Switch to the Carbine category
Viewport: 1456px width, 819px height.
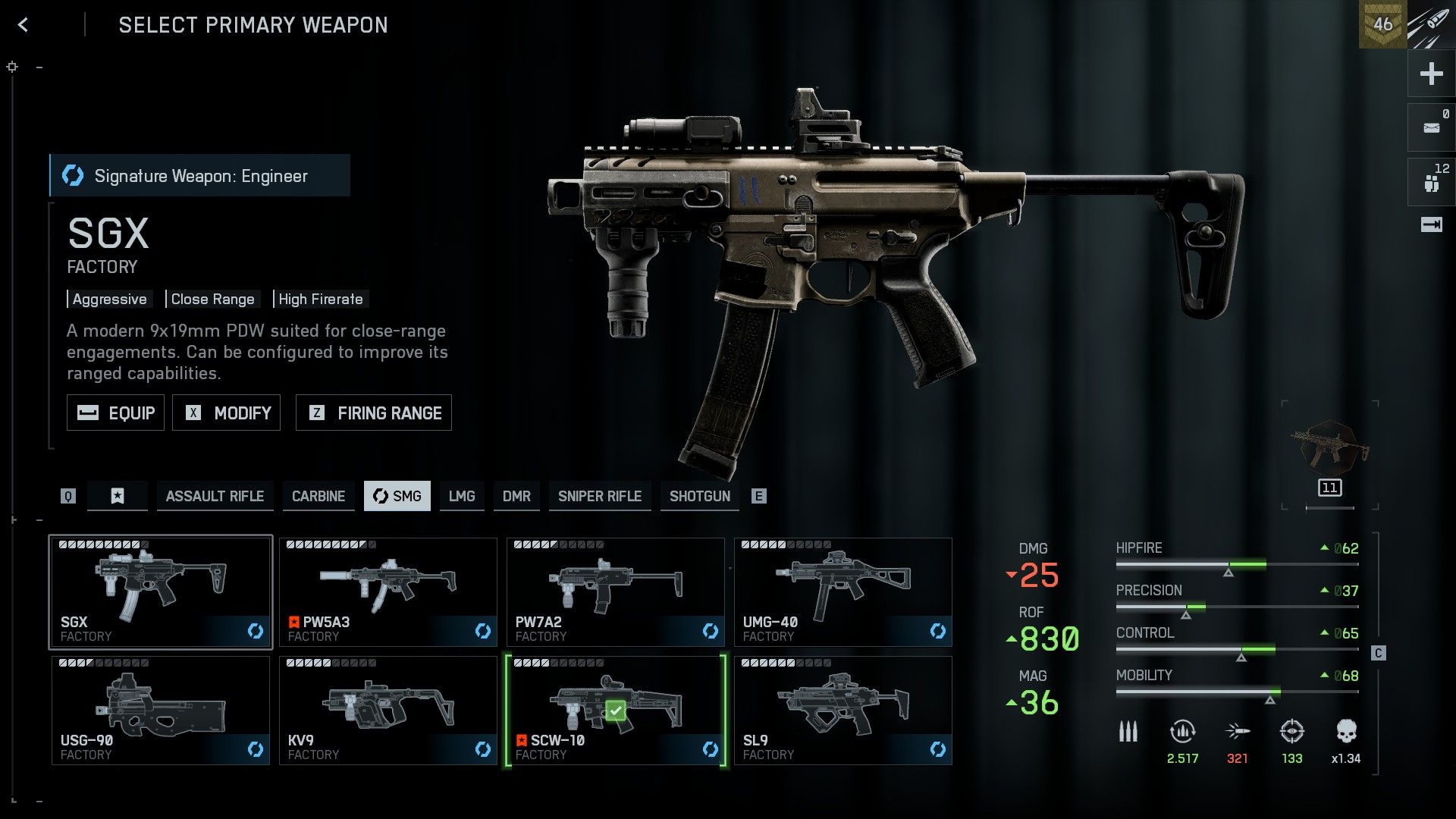(318, 496)
